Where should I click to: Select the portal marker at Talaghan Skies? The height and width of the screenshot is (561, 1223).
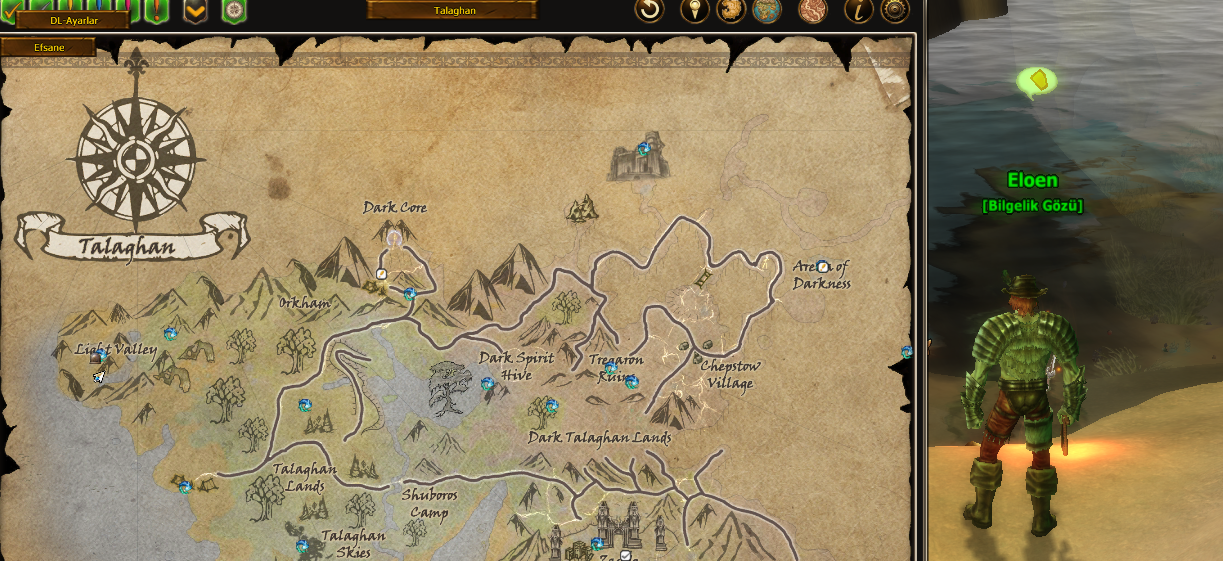[x=302, y=546]
